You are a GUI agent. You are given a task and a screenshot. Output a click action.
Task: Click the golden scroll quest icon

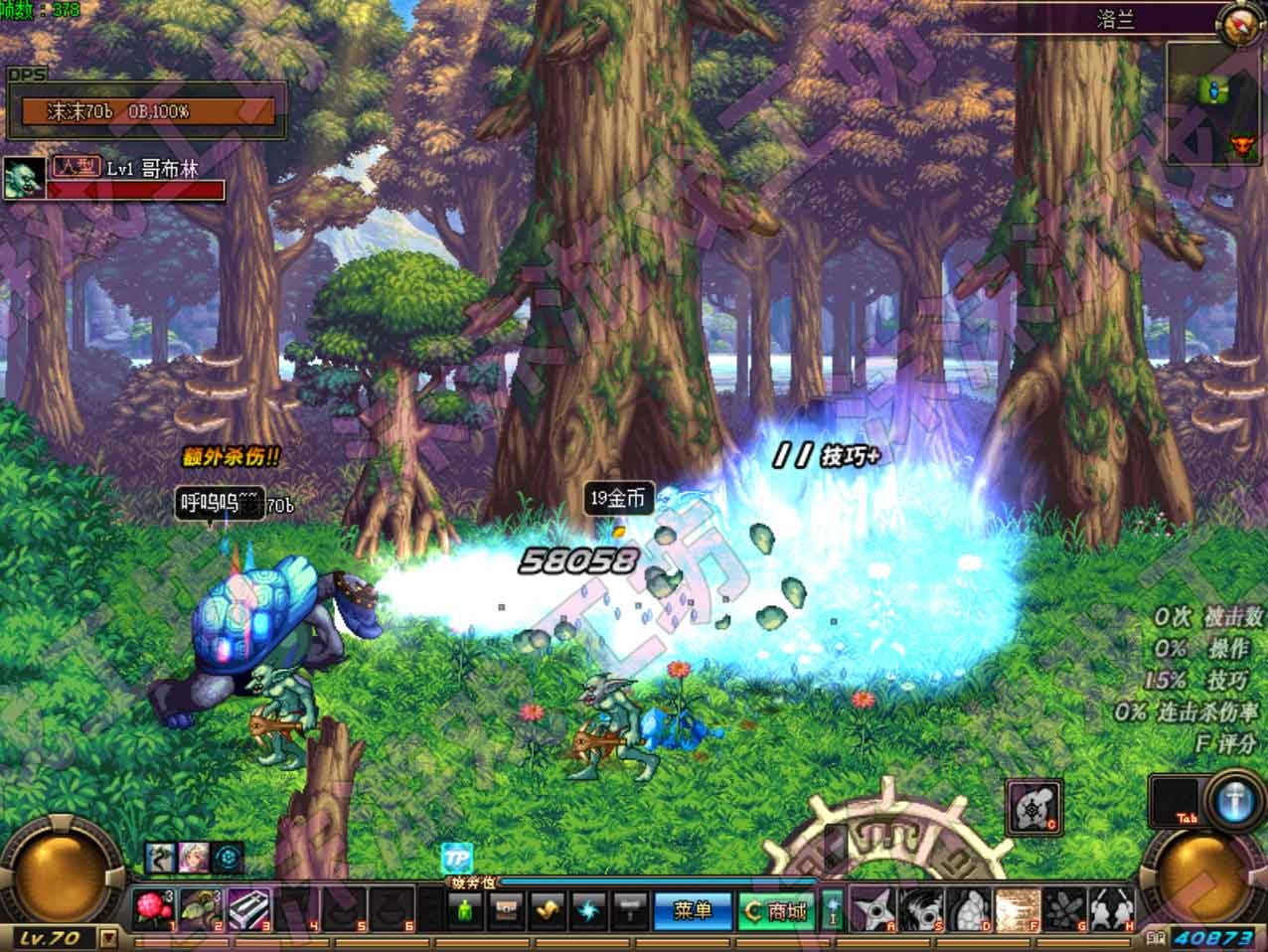coord(548,909)
